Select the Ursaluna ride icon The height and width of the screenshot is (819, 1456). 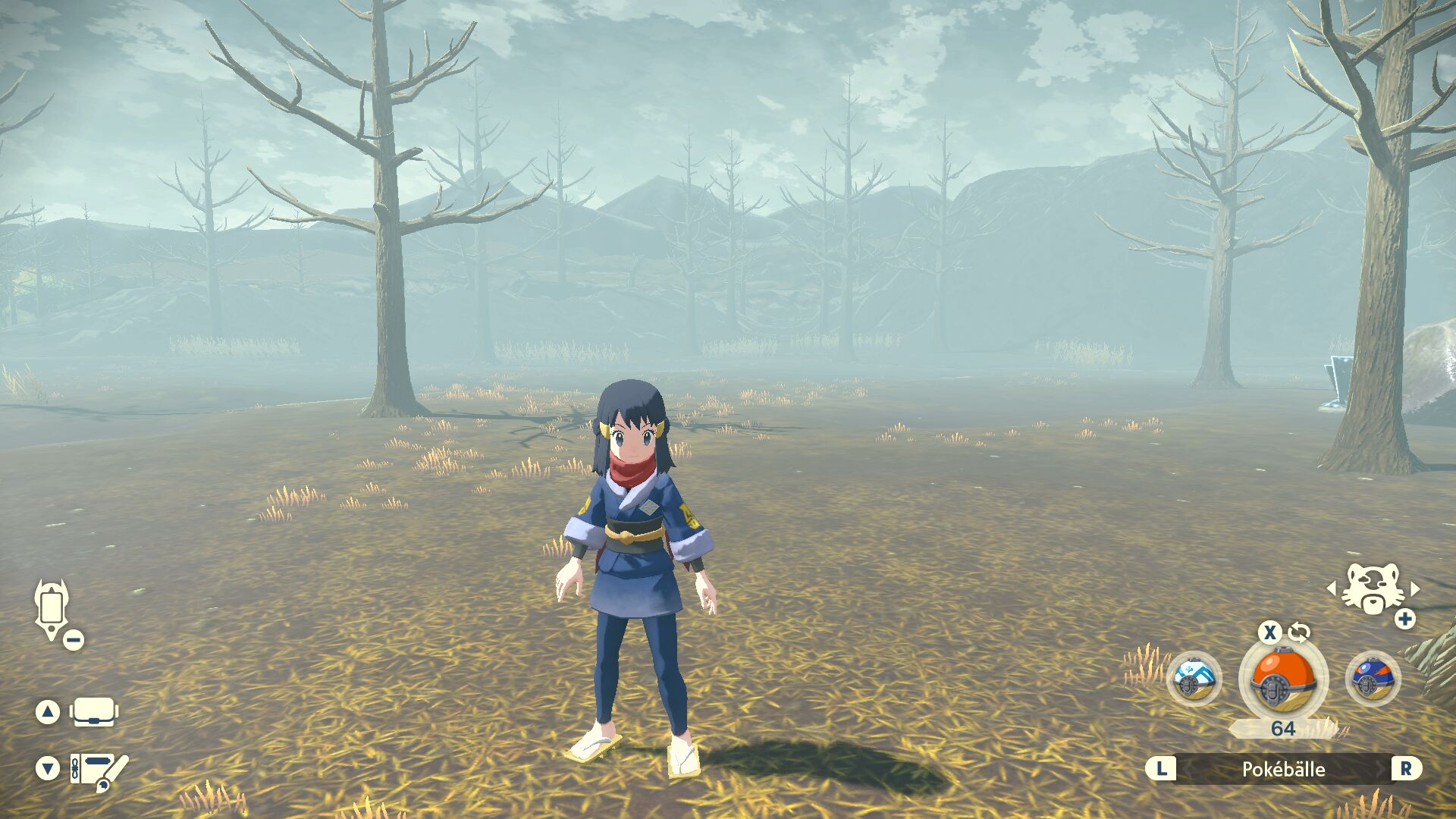tap(1371, 591)
